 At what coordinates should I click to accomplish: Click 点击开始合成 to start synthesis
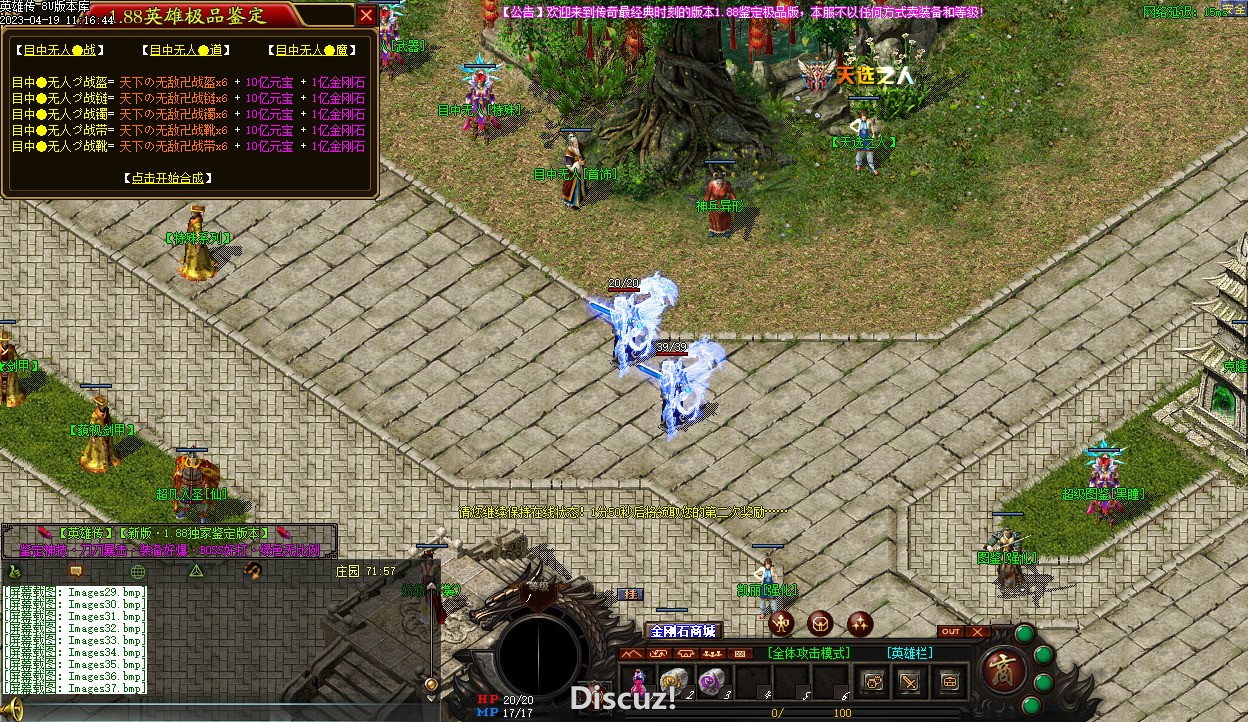point(168,178)
